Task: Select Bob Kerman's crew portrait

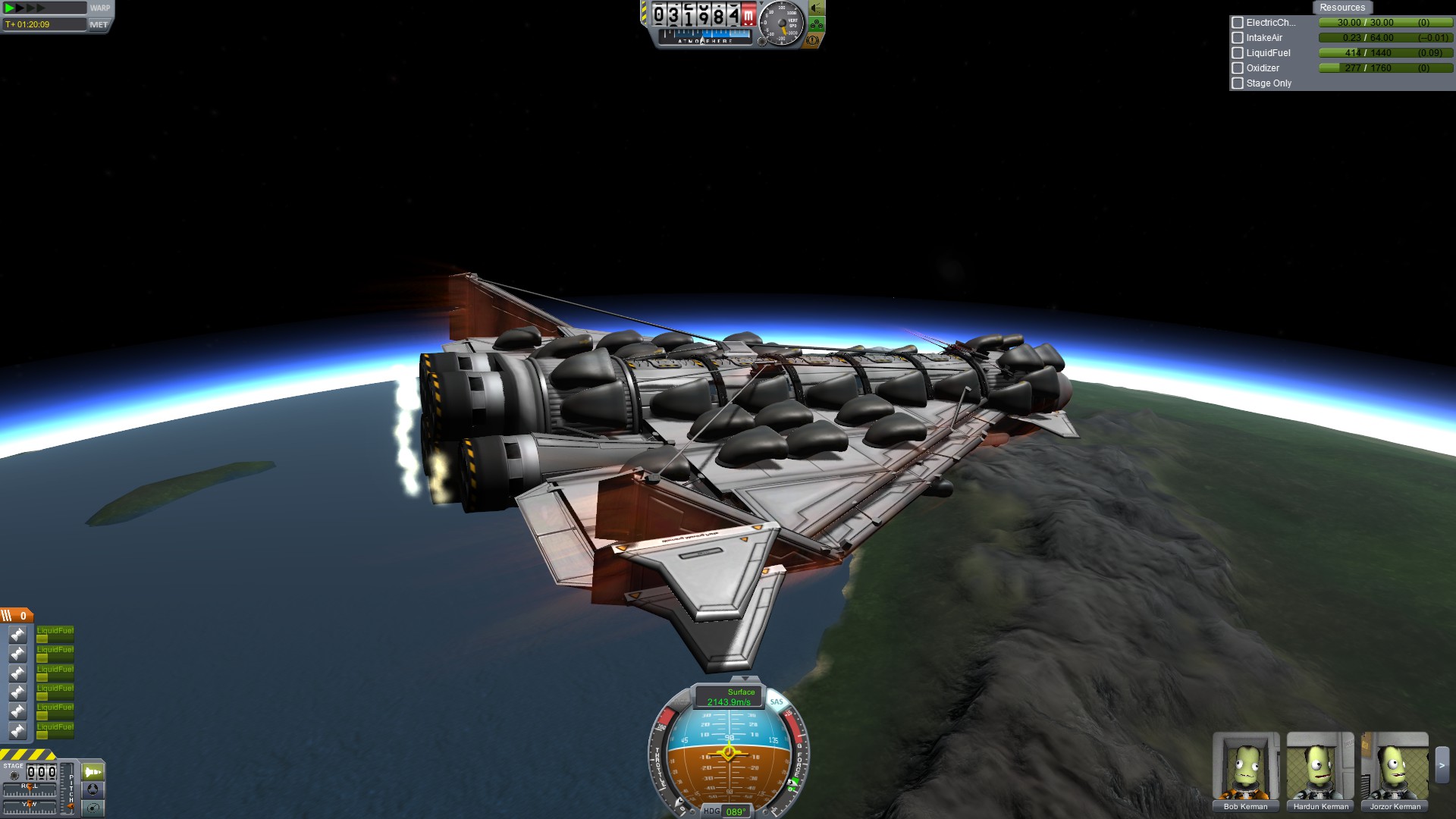Action: click(1245, 767)
